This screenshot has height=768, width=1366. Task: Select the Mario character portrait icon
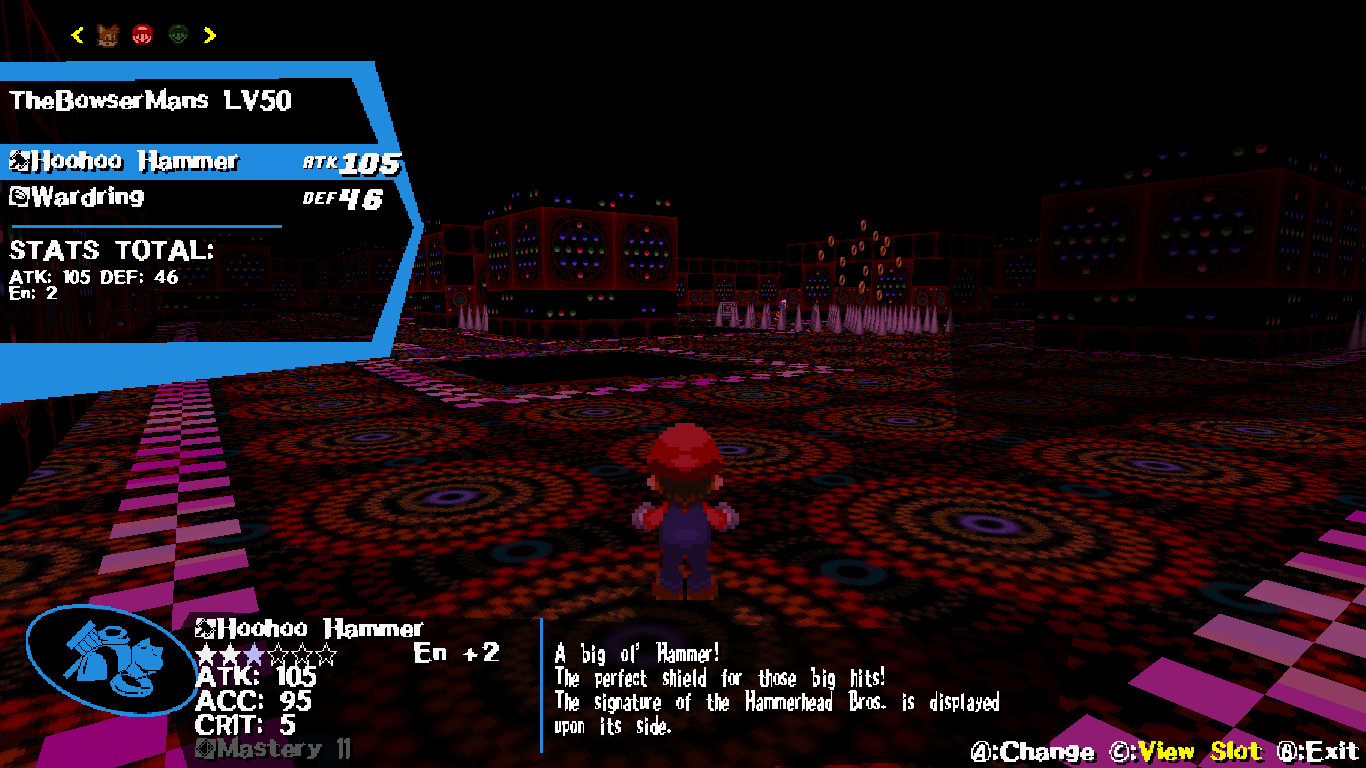(141, 33)
